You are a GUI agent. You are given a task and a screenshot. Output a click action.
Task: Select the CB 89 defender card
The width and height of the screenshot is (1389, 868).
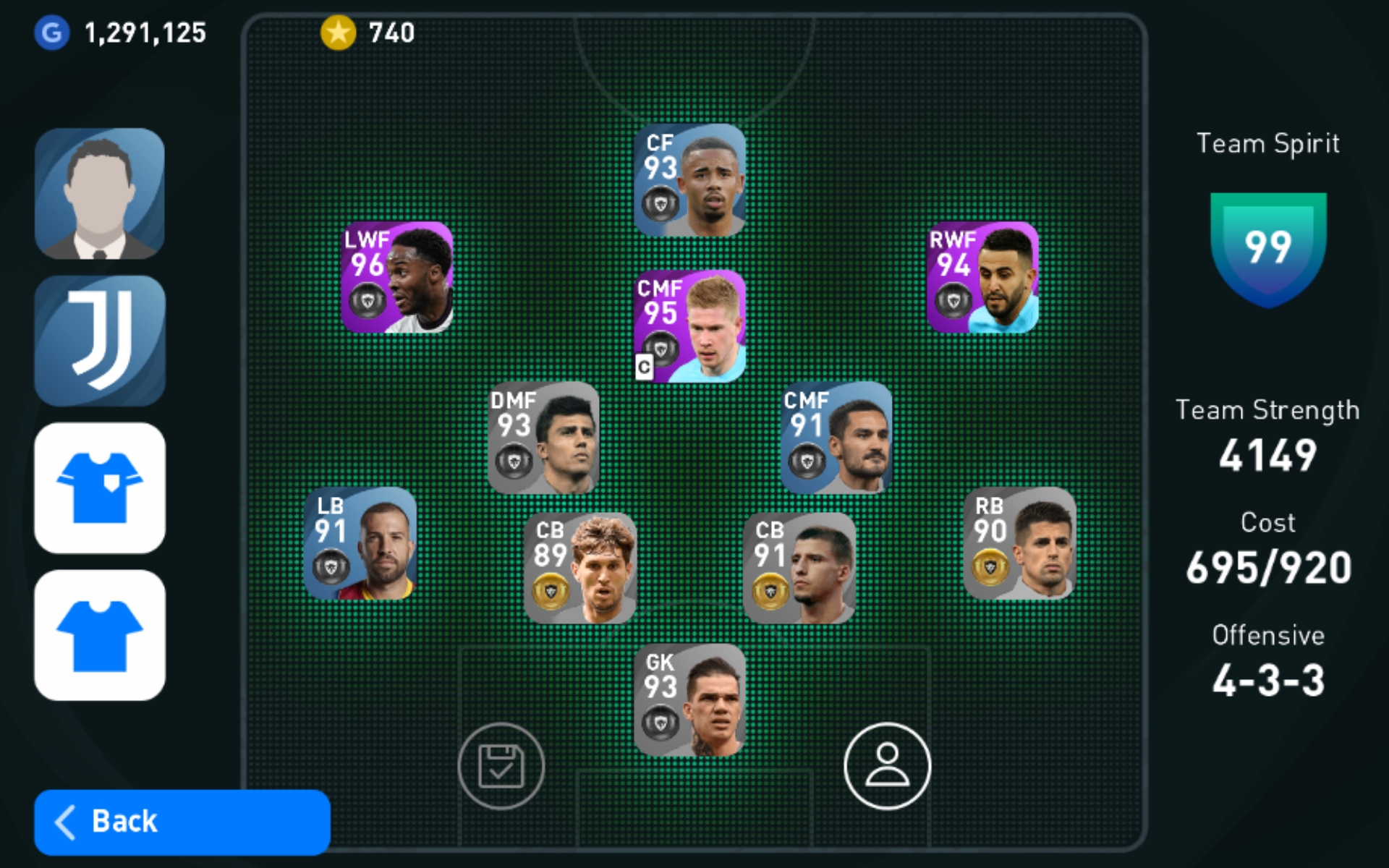(579, 569)
